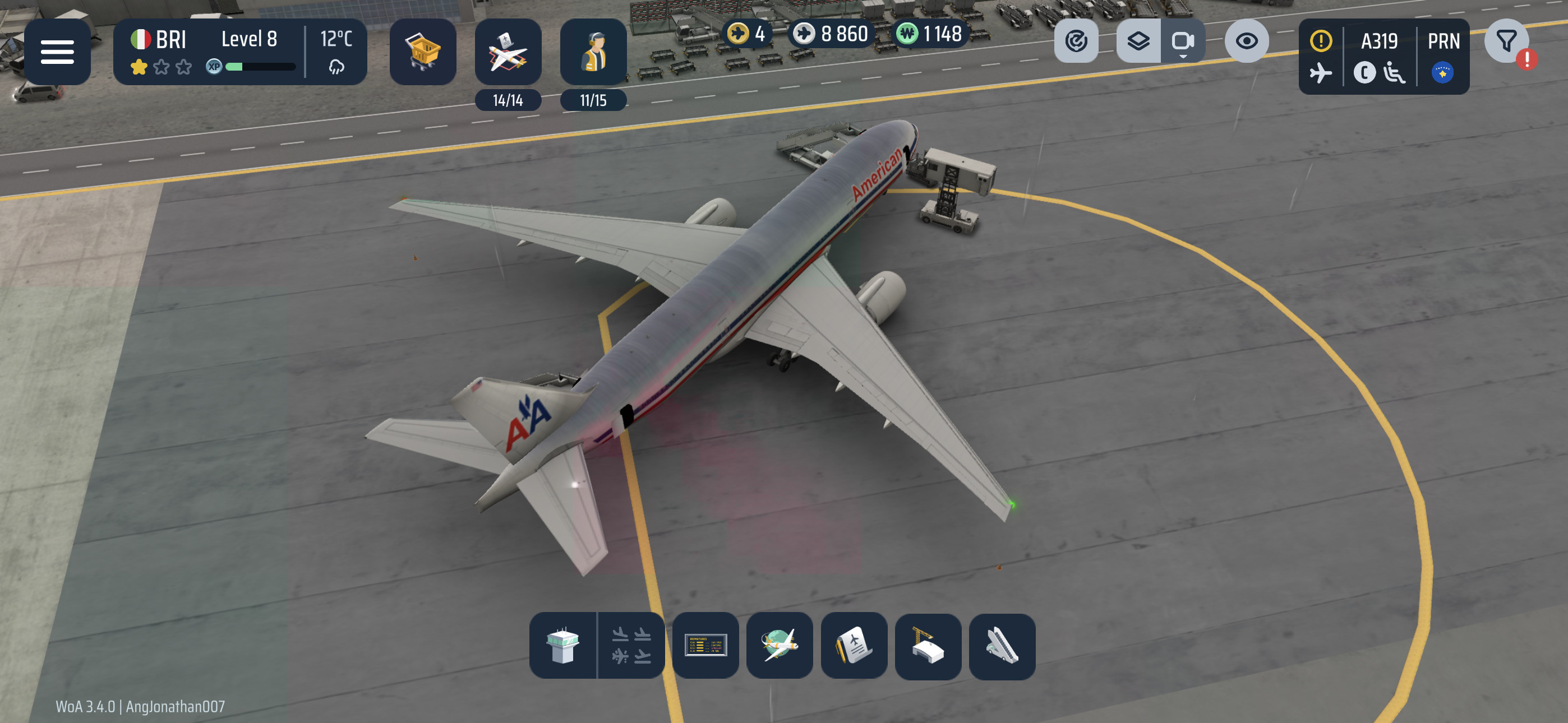Open the hamburger main menu
Viewport: 1568px width, 723px height.
pyautogui.click(x=57, y=52)
